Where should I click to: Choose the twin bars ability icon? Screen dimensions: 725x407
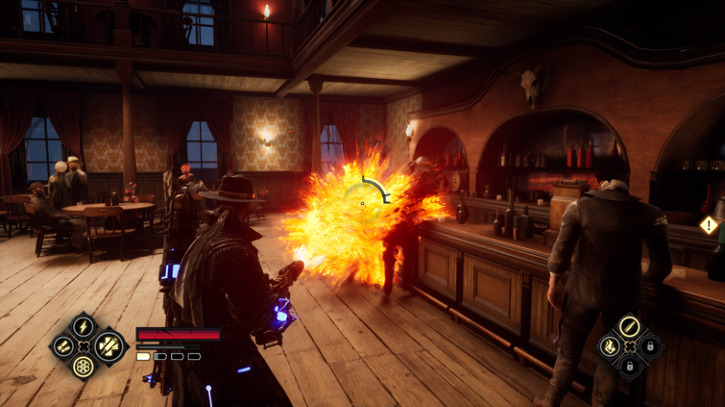64,346
